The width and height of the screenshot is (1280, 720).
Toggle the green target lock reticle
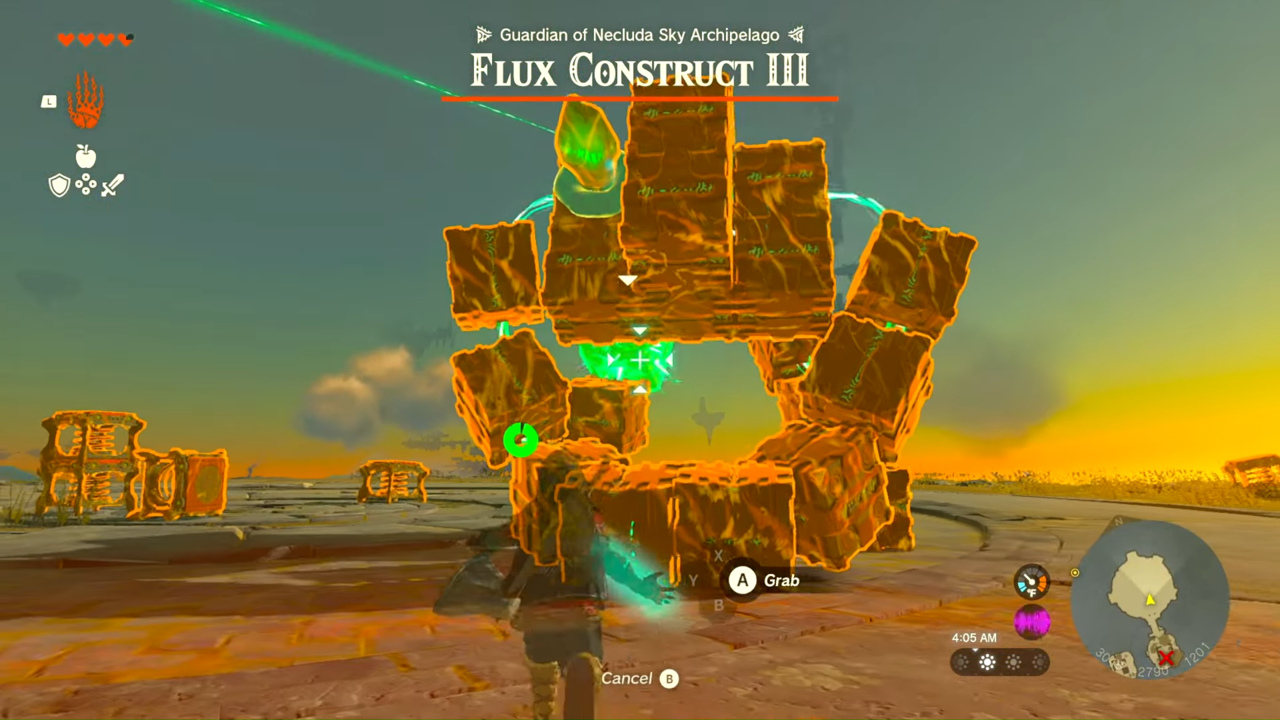[640, 360]
